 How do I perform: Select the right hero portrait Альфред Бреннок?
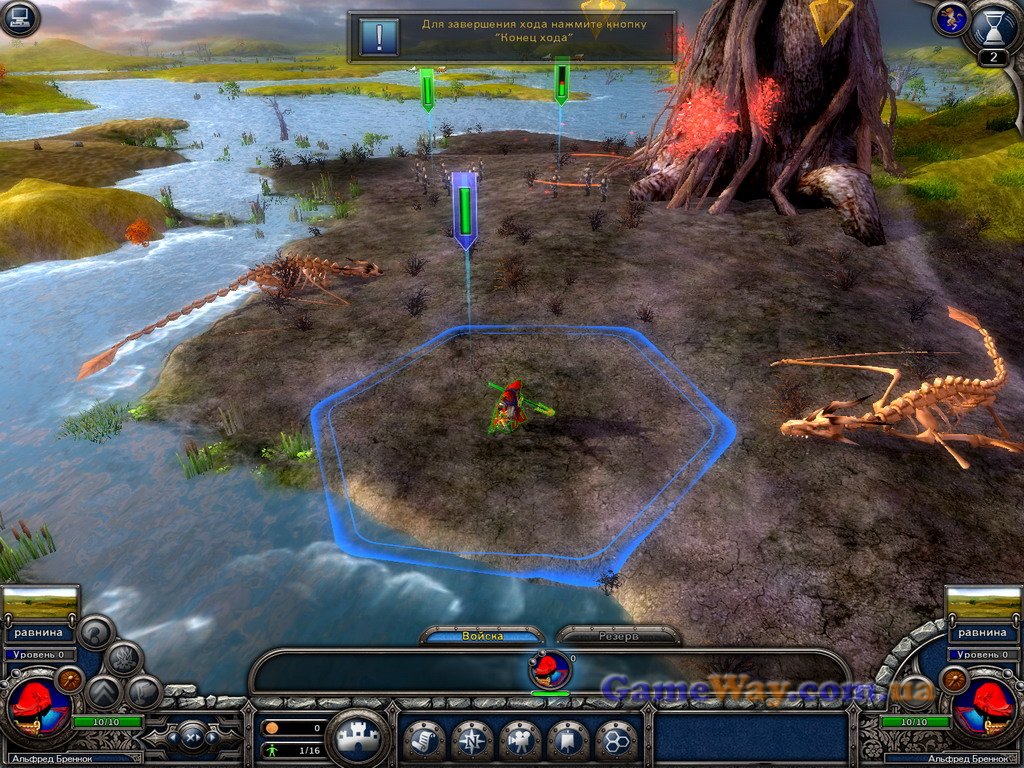tap(984, 707)
